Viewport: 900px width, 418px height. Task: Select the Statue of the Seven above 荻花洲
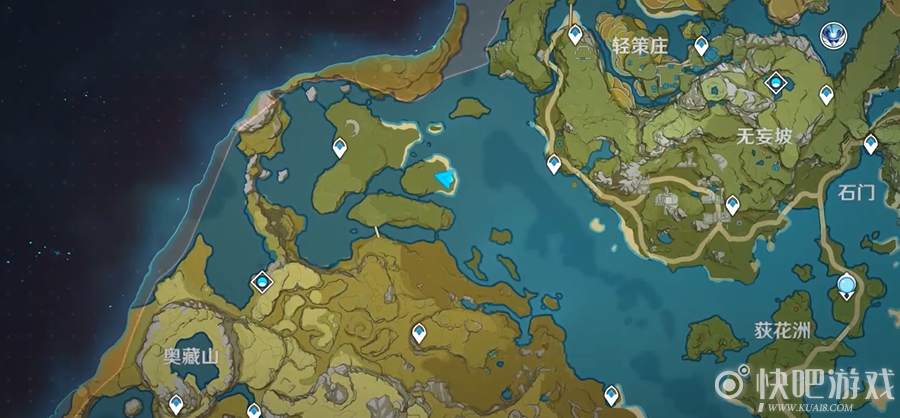(848, 286)
